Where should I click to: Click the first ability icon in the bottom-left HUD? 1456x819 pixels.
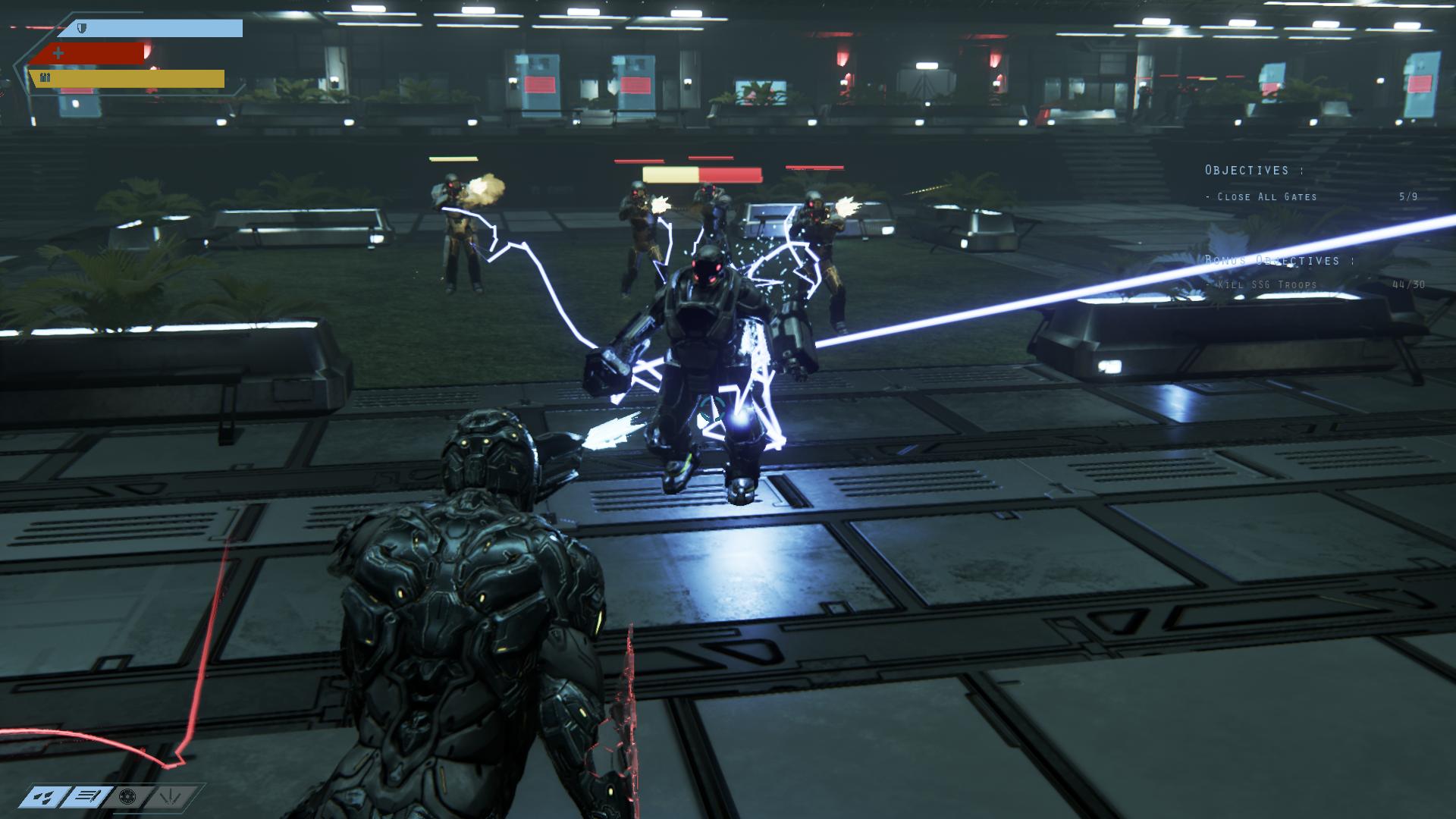pos(42,796)
